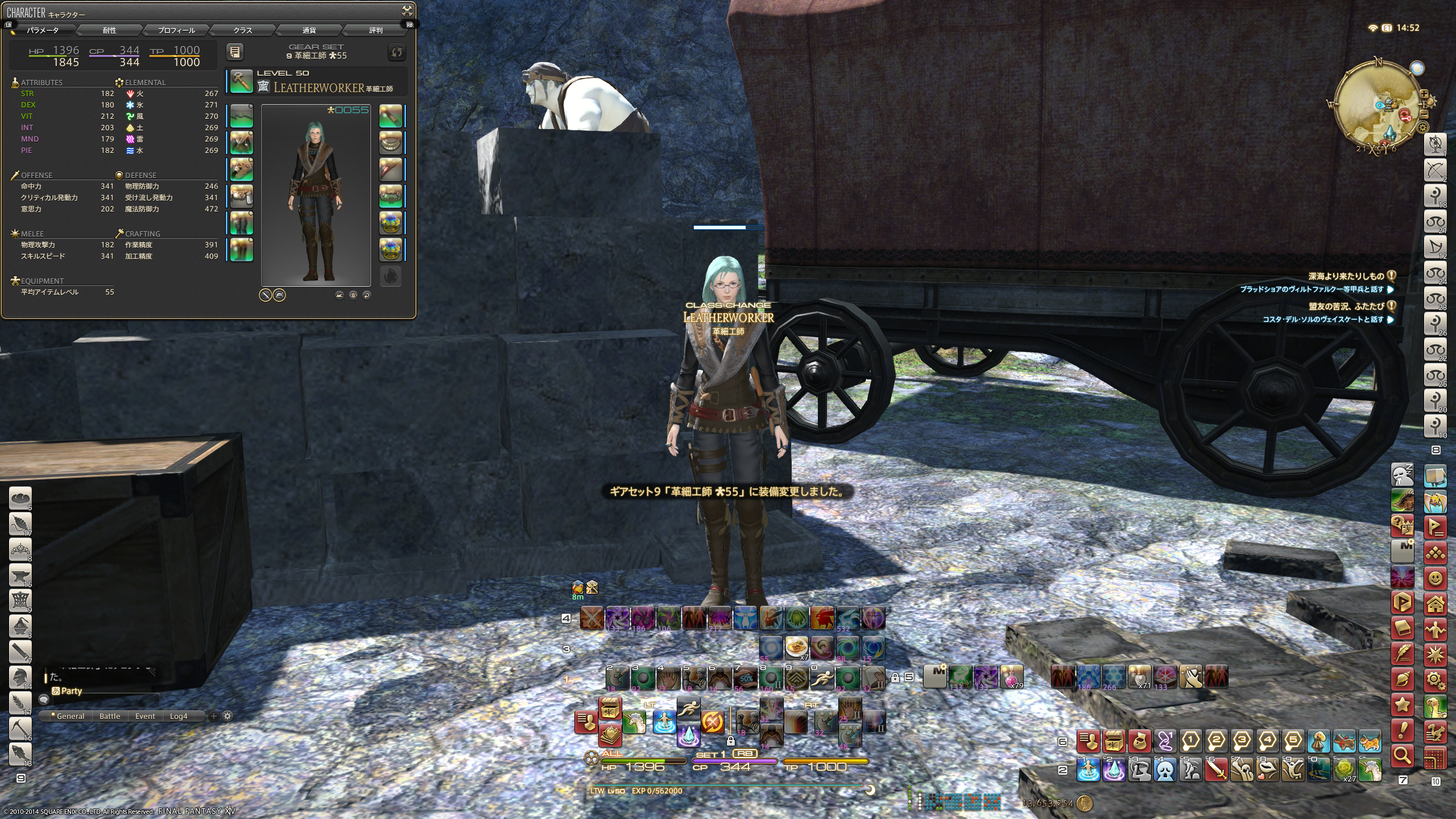Screen dimensions: 1456x819
Task: Eat the food dish stack x7
Action: (x=797, y=647)
